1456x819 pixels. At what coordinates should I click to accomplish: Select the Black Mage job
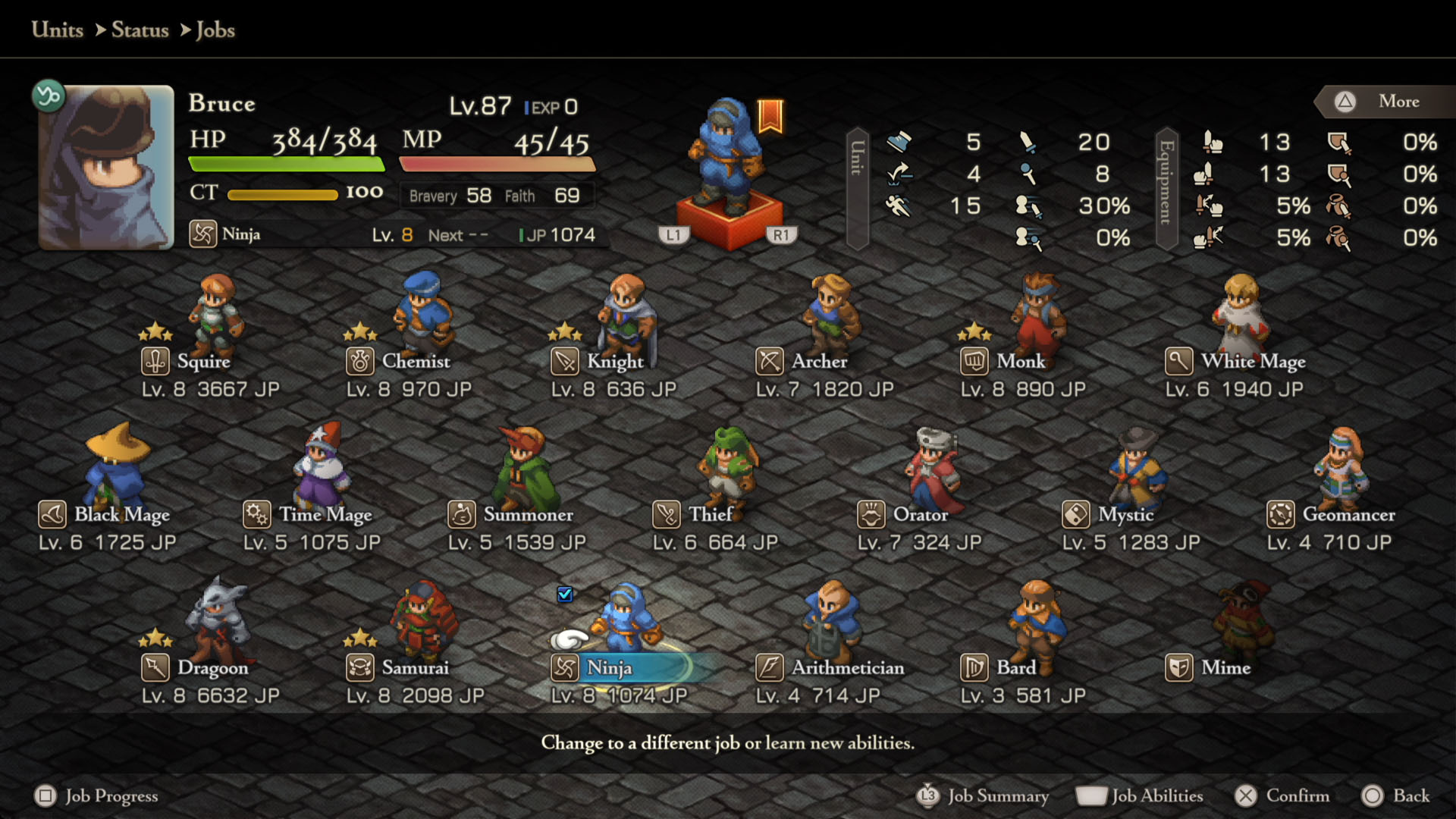tap(121, 515)
